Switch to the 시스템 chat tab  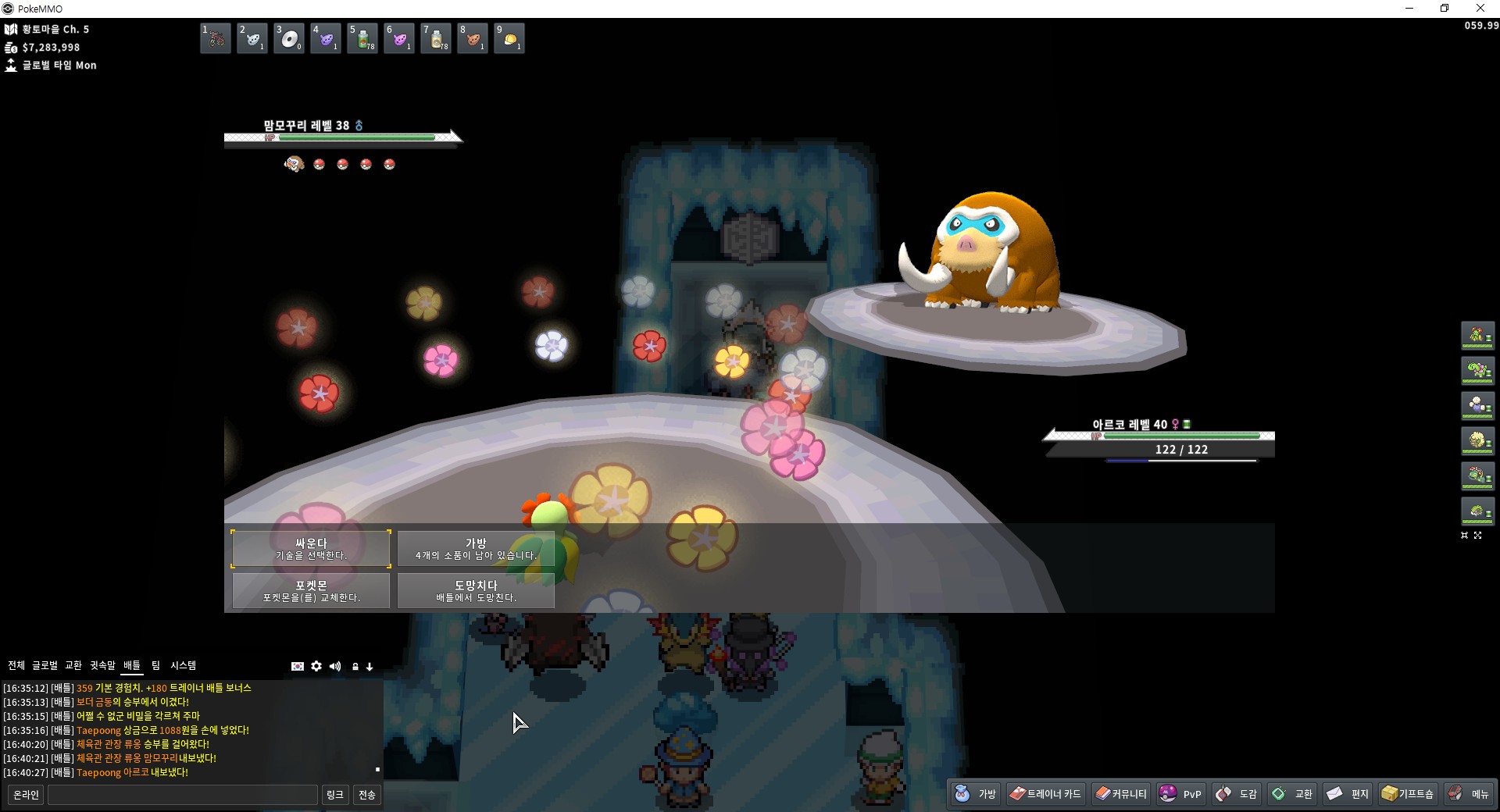(x=184, y=665)
